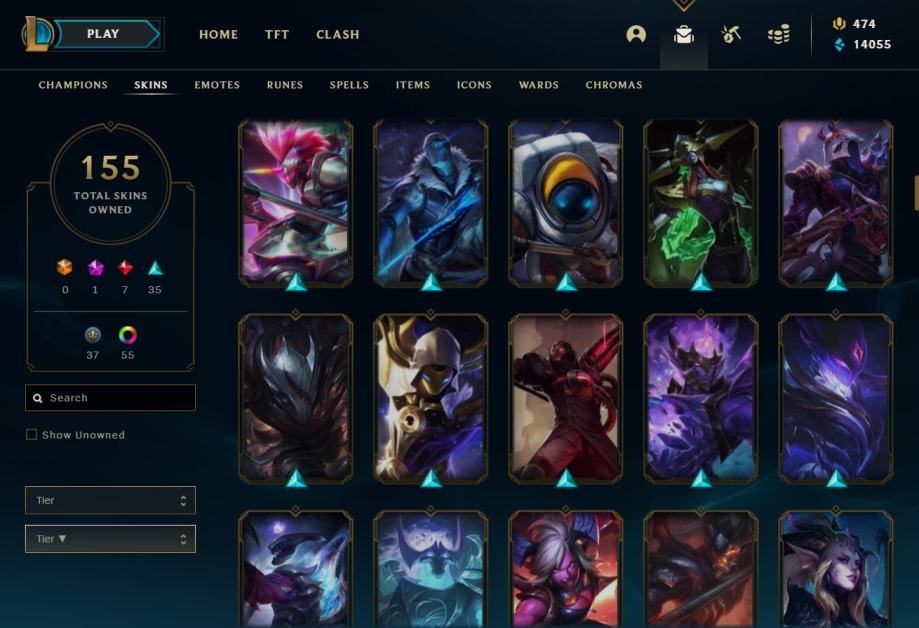The height and width of the screenshot is (628, 919).
Task: Switch to the ITEMS tab
Action: coord(413,85)
